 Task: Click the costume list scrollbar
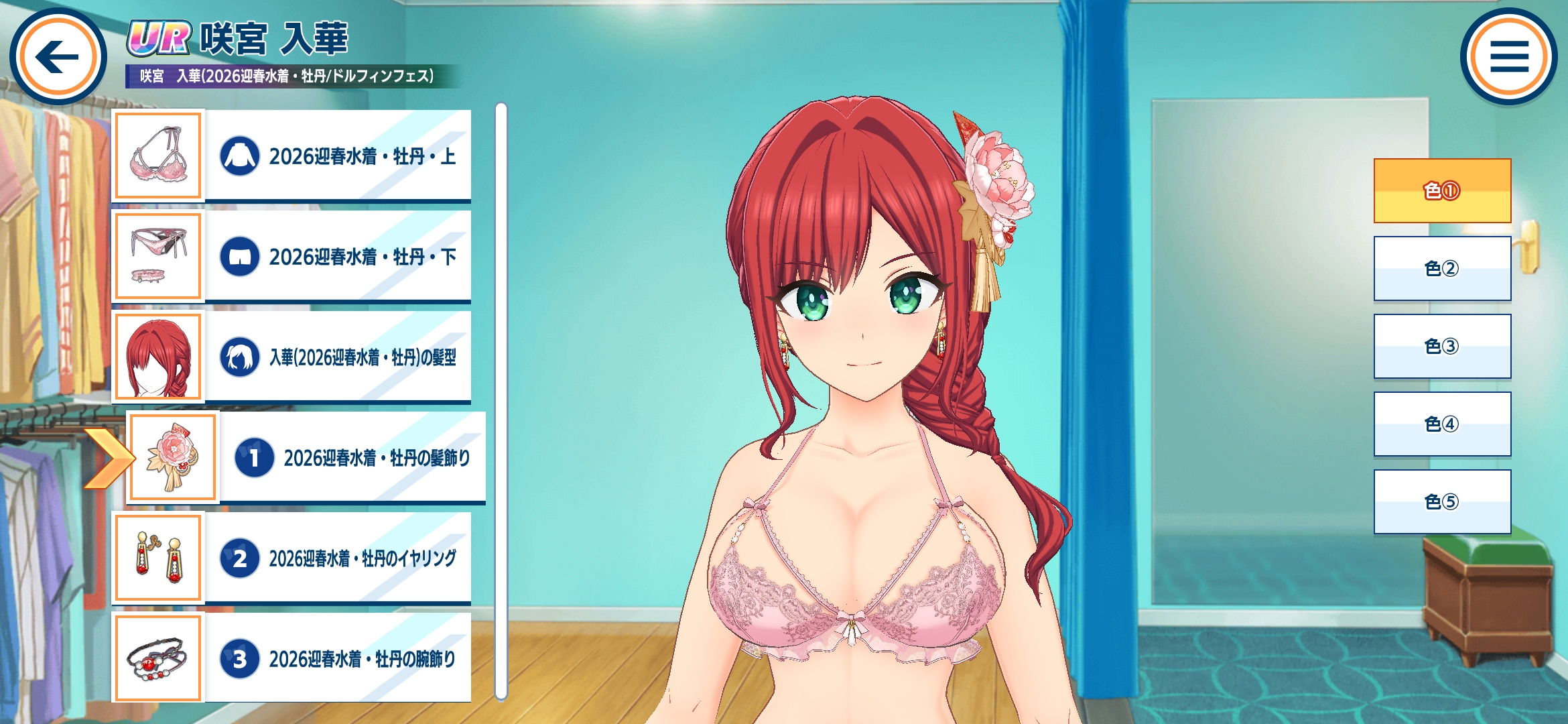coord(501,402)
